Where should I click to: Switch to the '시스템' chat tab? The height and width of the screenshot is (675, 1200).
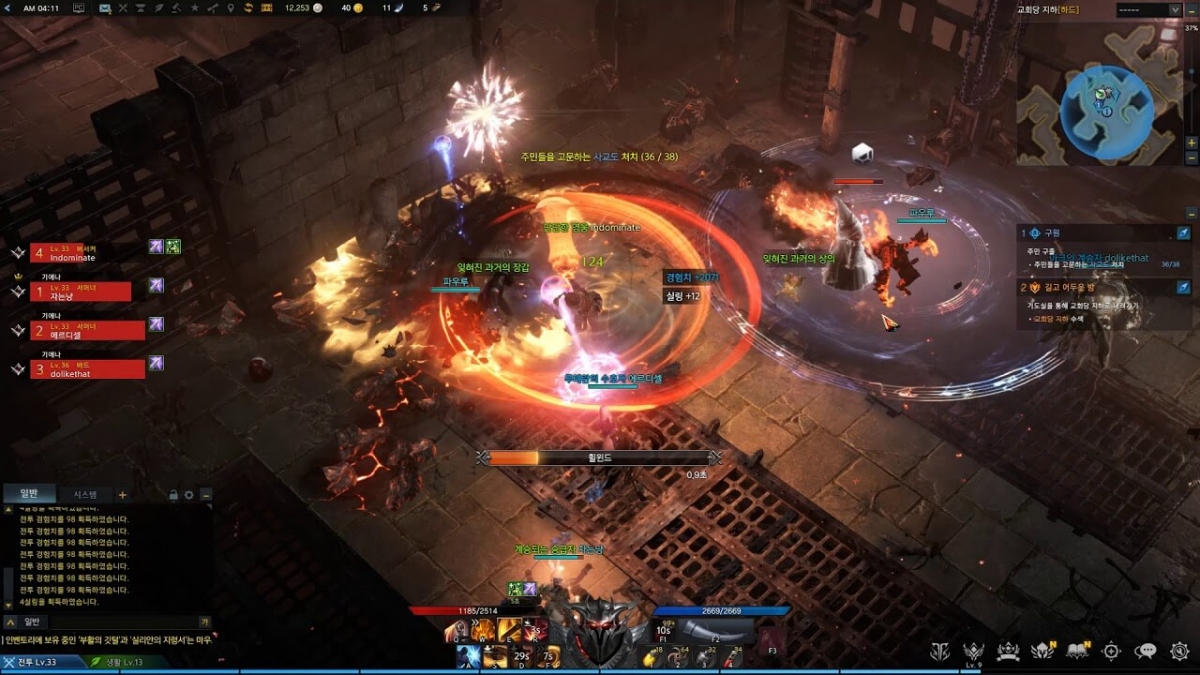click(x=84, y=494)
